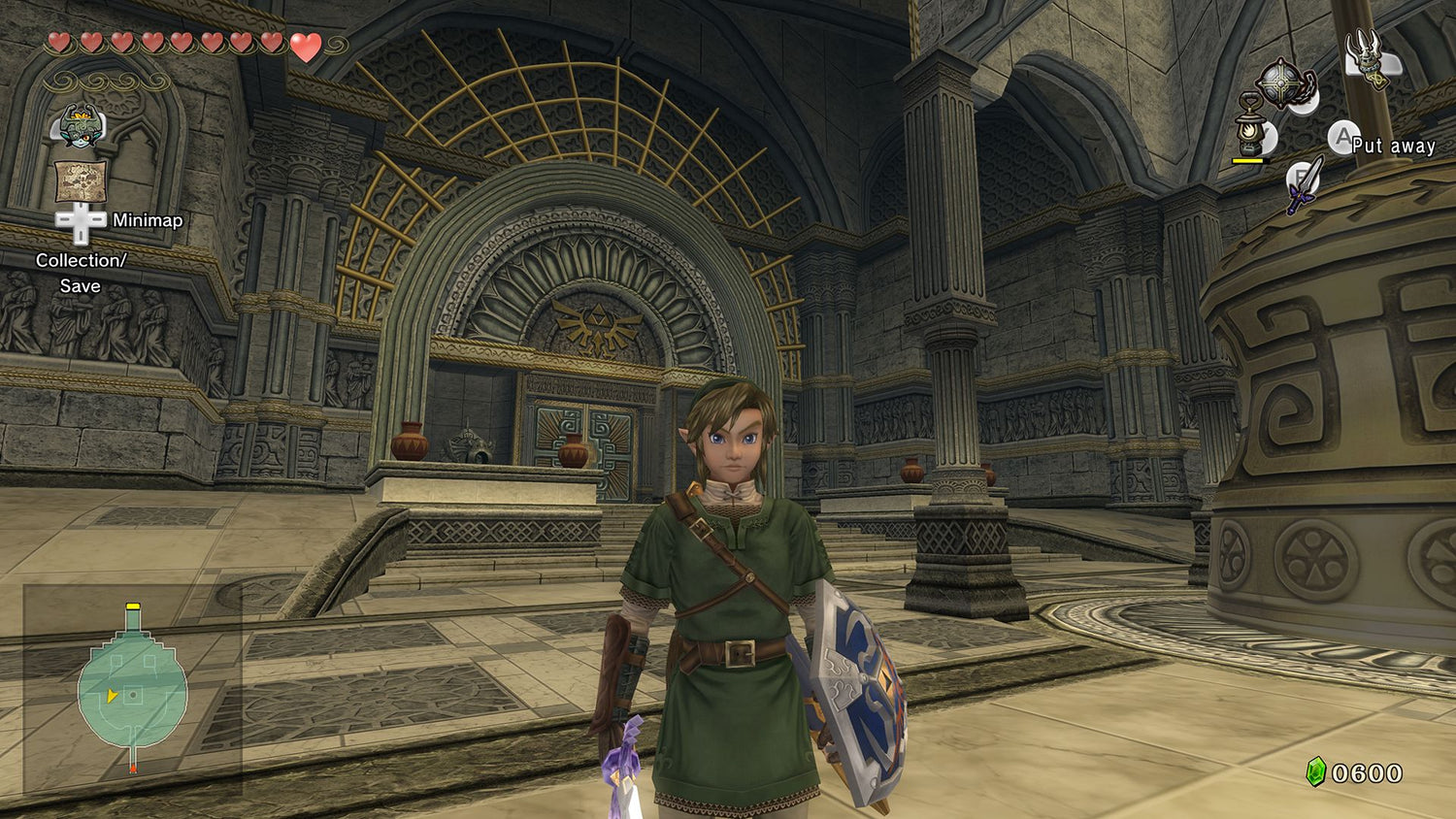1456x819 pixels.
Task: Open the dungeon map scroll icon
Action: coord(80,180)
